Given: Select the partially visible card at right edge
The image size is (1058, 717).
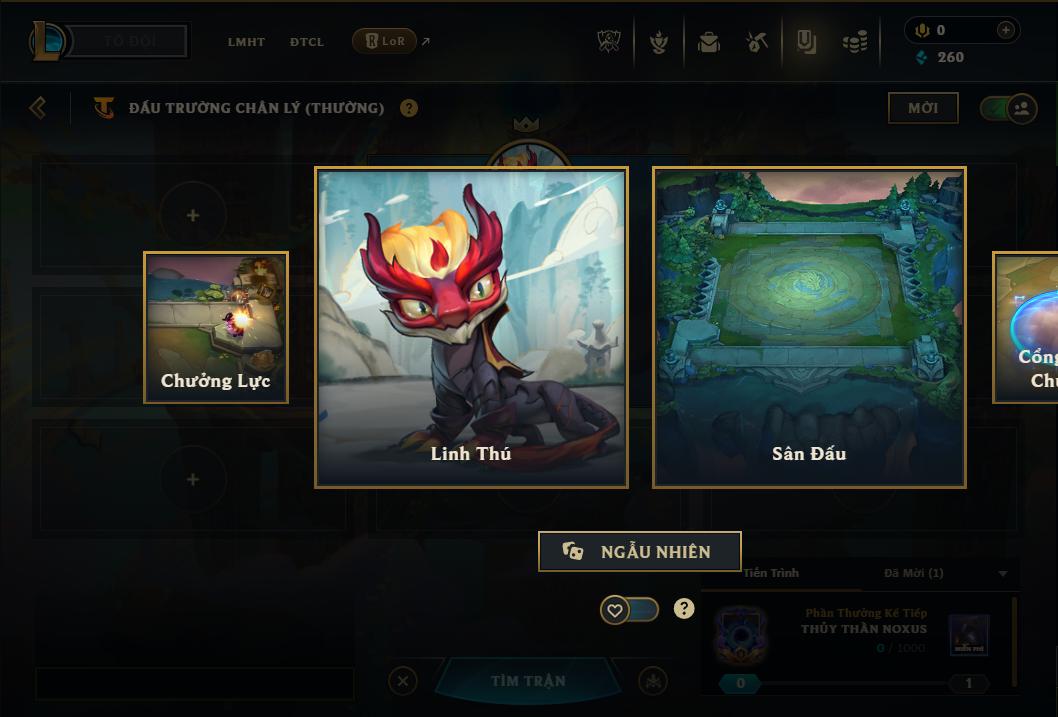Looking at the screenshot, I should pyautogui.click(x=1026, y=327).
